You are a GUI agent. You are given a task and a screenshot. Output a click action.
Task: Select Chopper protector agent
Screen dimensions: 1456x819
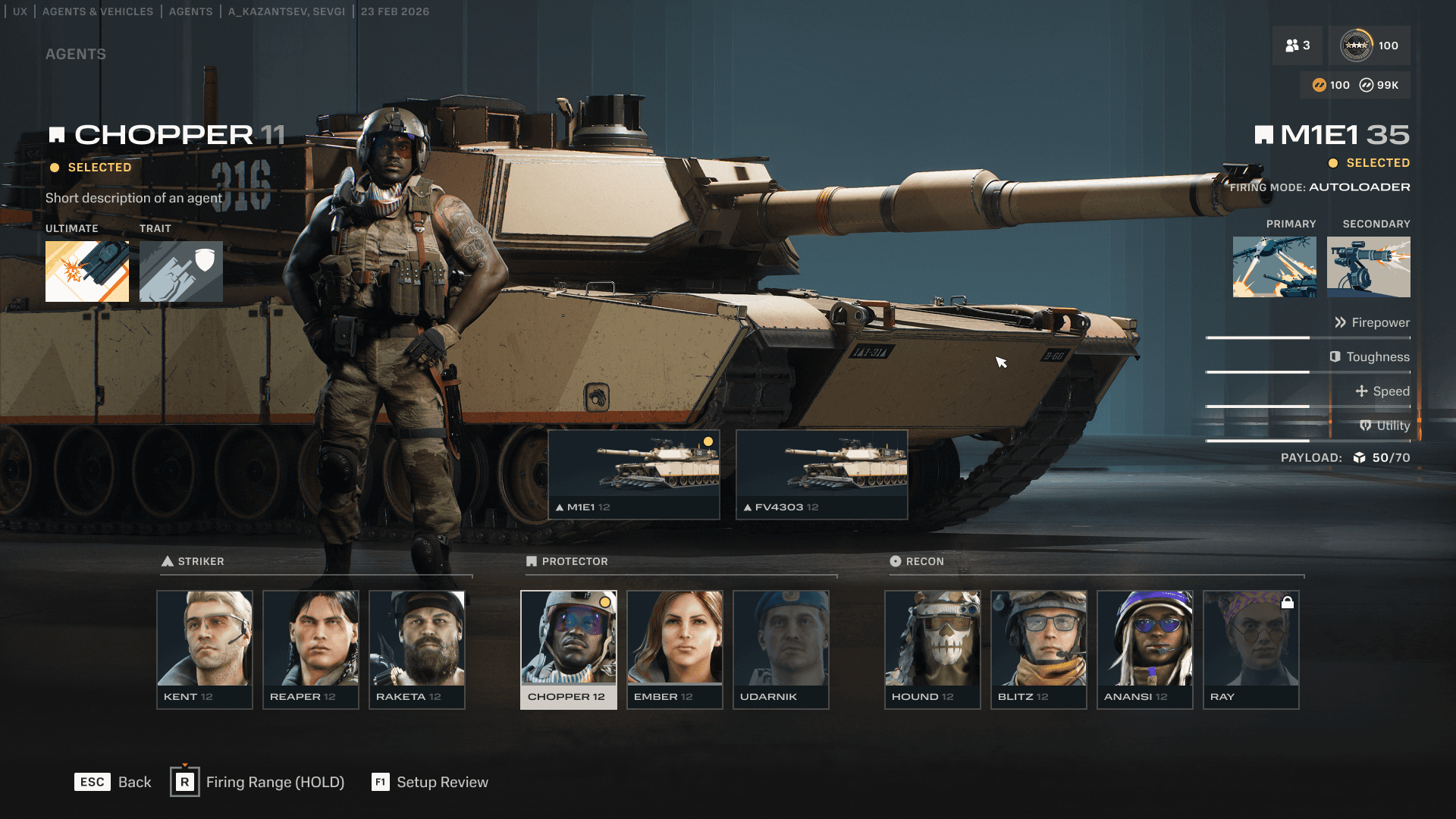(569, 649)
